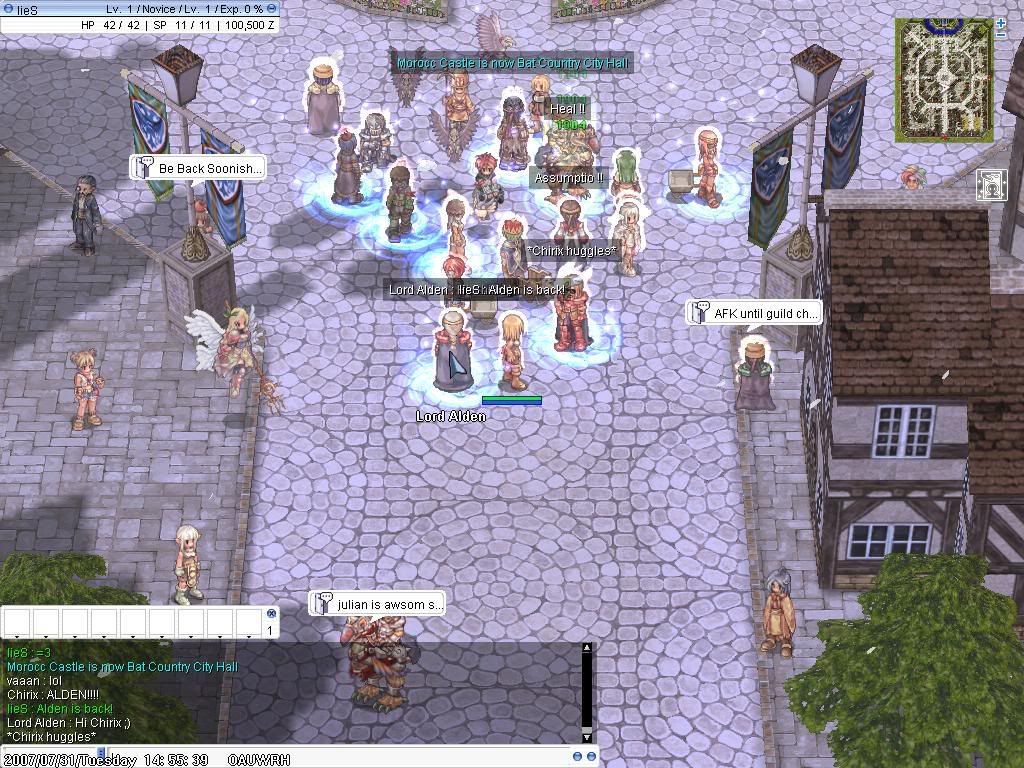Open the town minimap
Image resolution: width=1024 pixels, height=768 pixels.
coord(944,79)
